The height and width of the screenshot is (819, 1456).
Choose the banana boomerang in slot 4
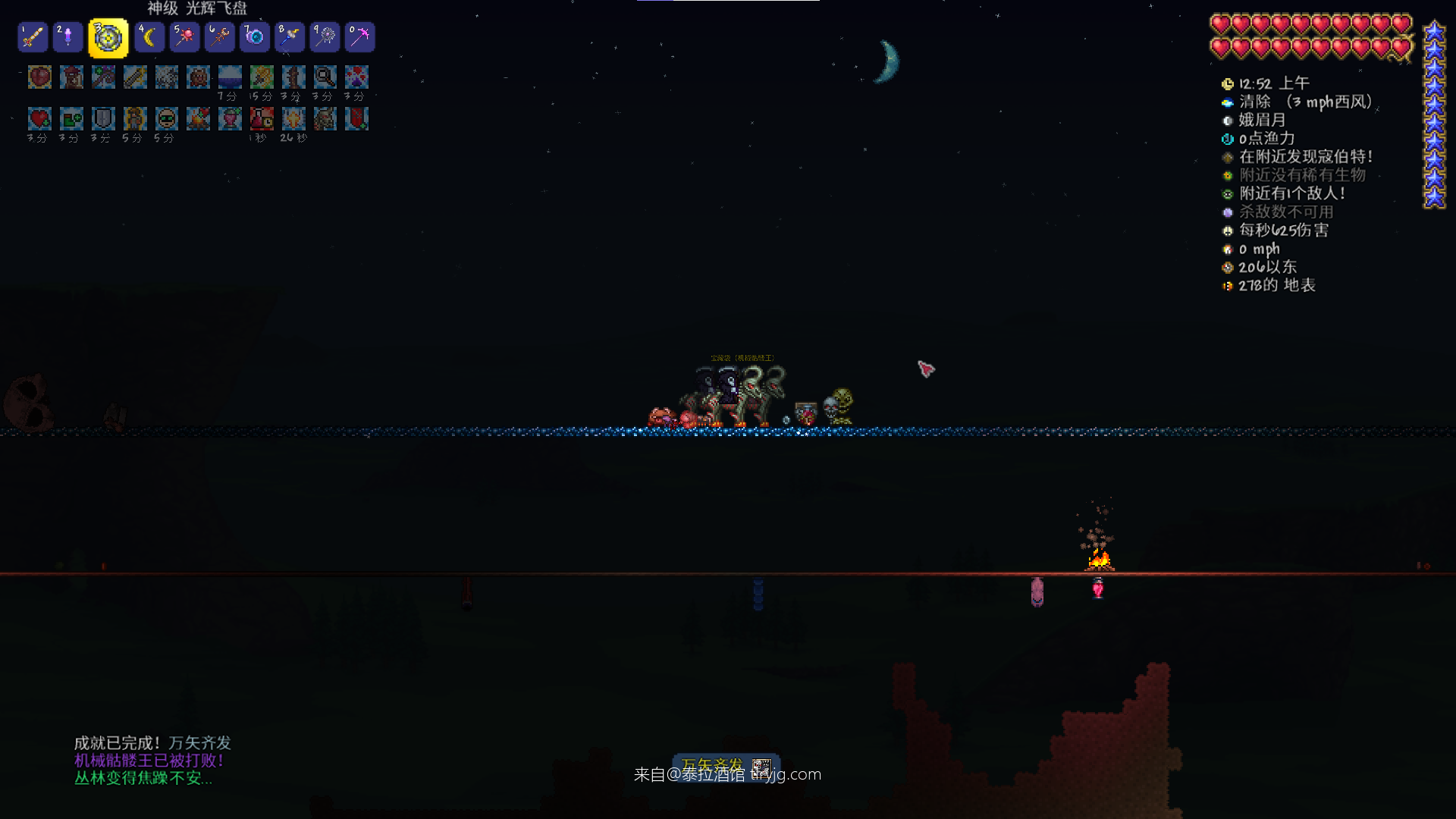coord(149,37)
